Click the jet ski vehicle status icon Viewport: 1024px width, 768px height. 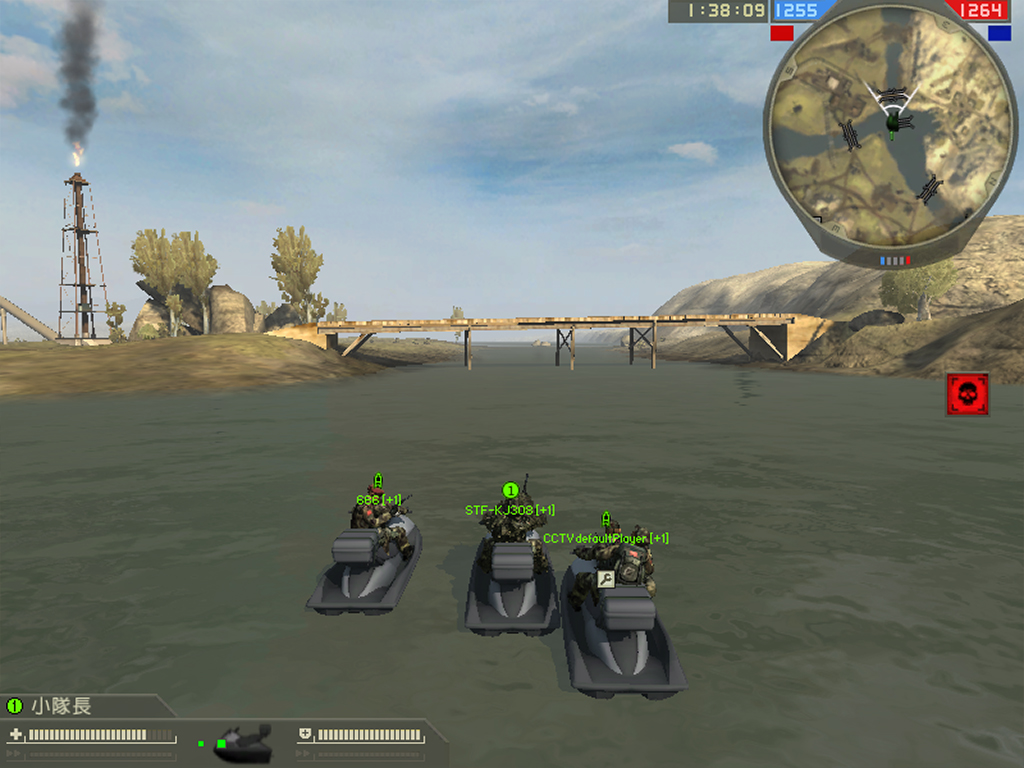coord(244,741)
